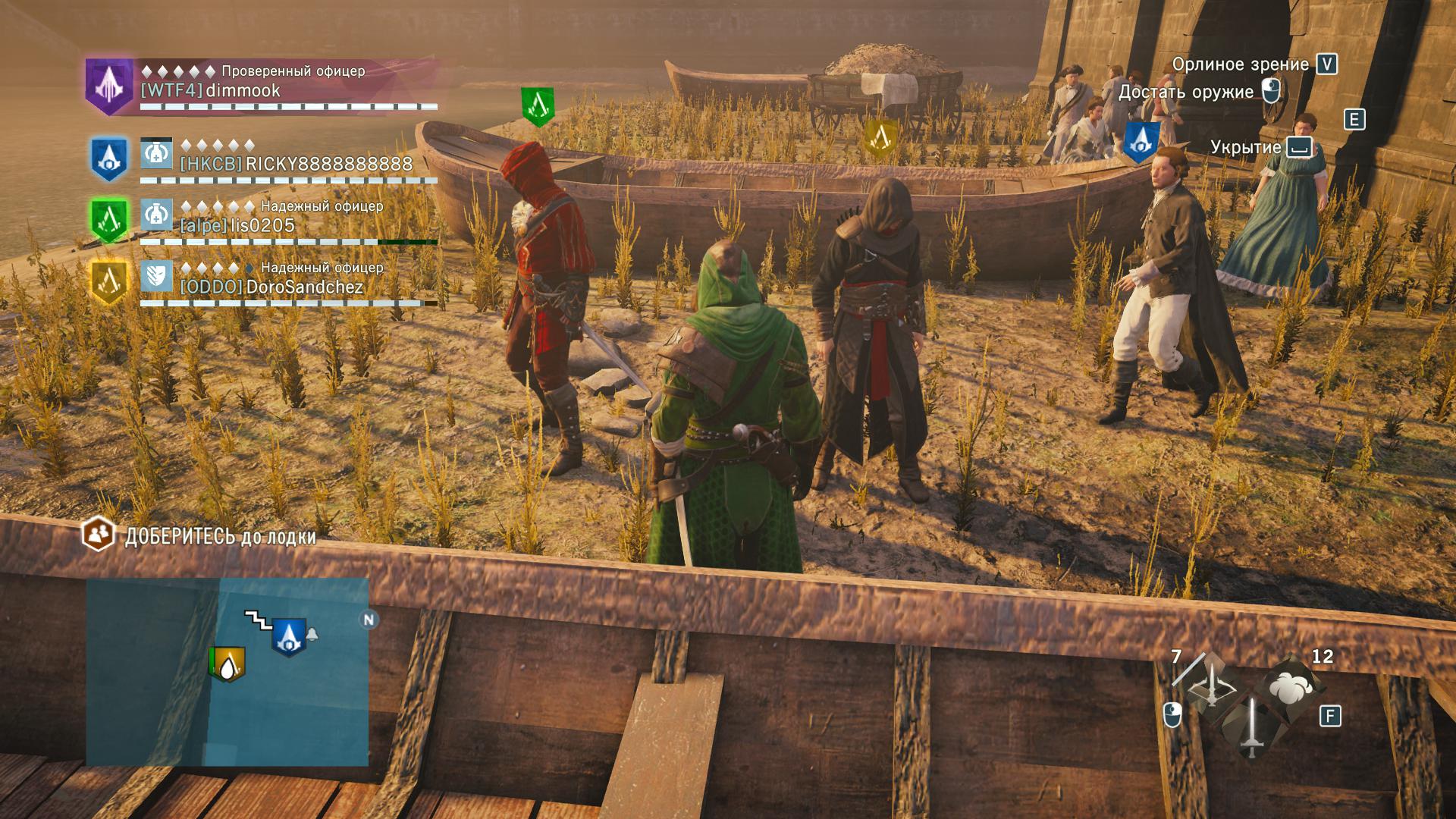Select dimmook's purple assassin emblem
This screenshot has width=1456, height=819.
pos(108,86)
